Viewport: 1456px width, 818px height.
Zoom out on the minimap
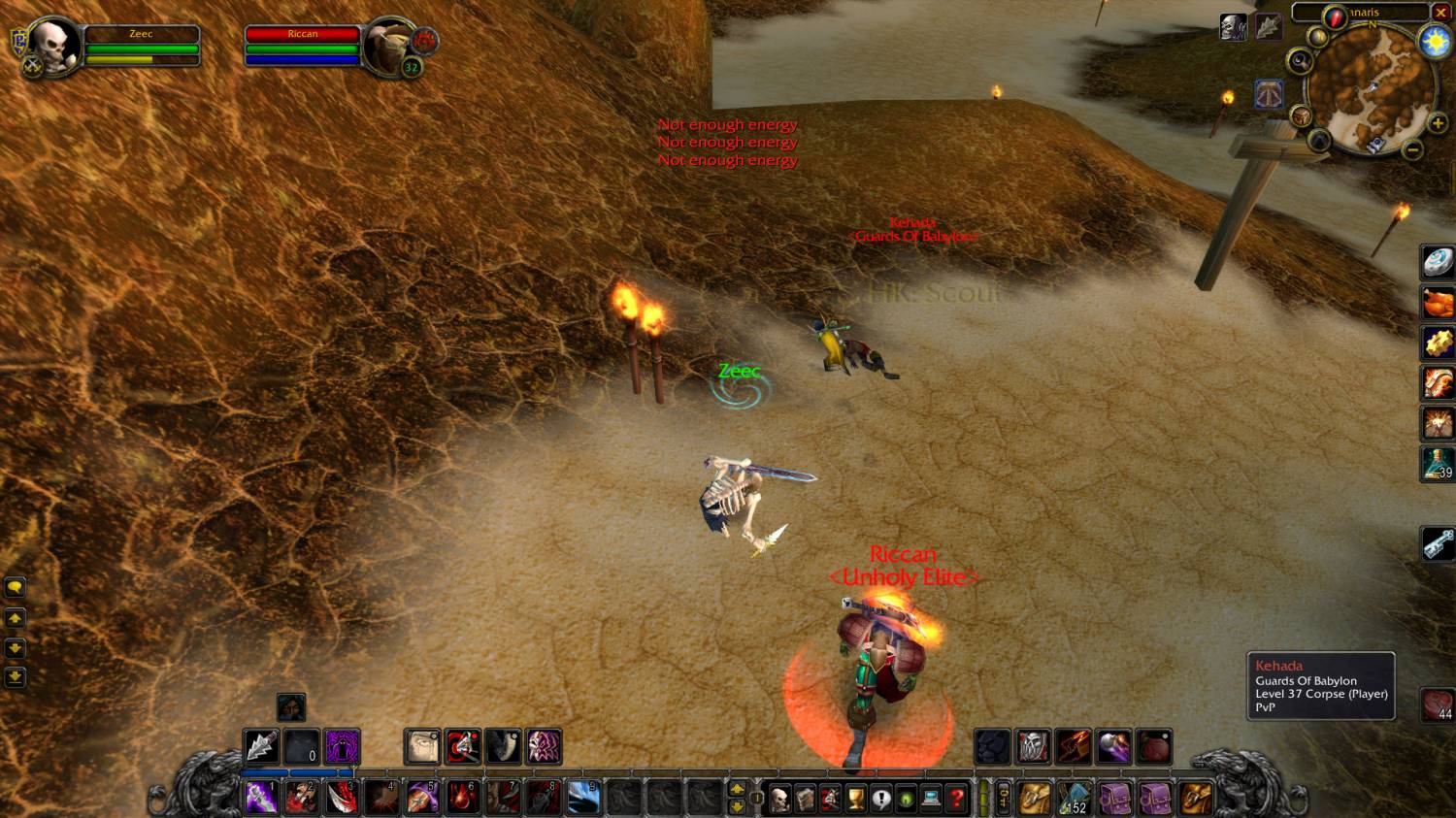coord(1413,150)
